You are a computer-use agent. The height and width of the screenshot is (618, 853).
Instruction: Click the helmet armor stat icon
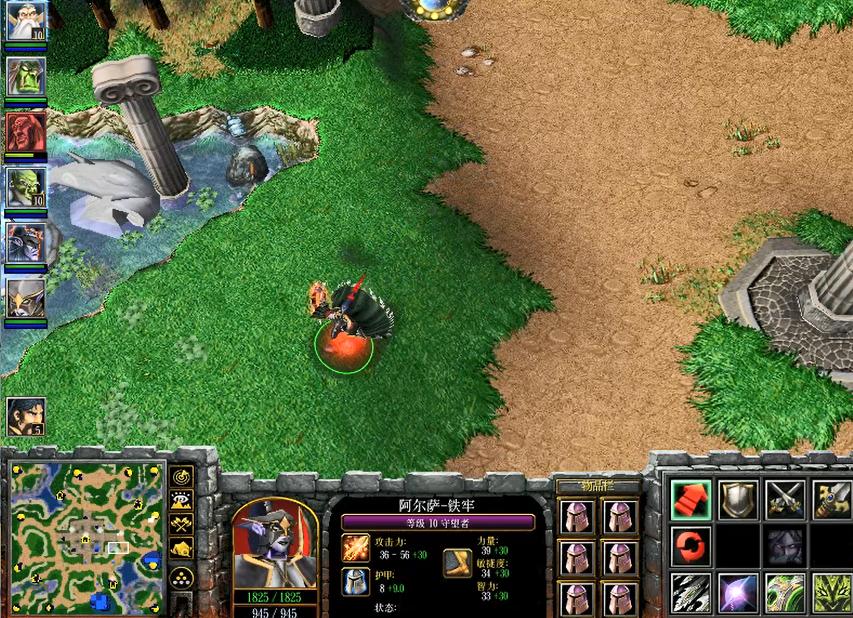(x=356, y=581)
